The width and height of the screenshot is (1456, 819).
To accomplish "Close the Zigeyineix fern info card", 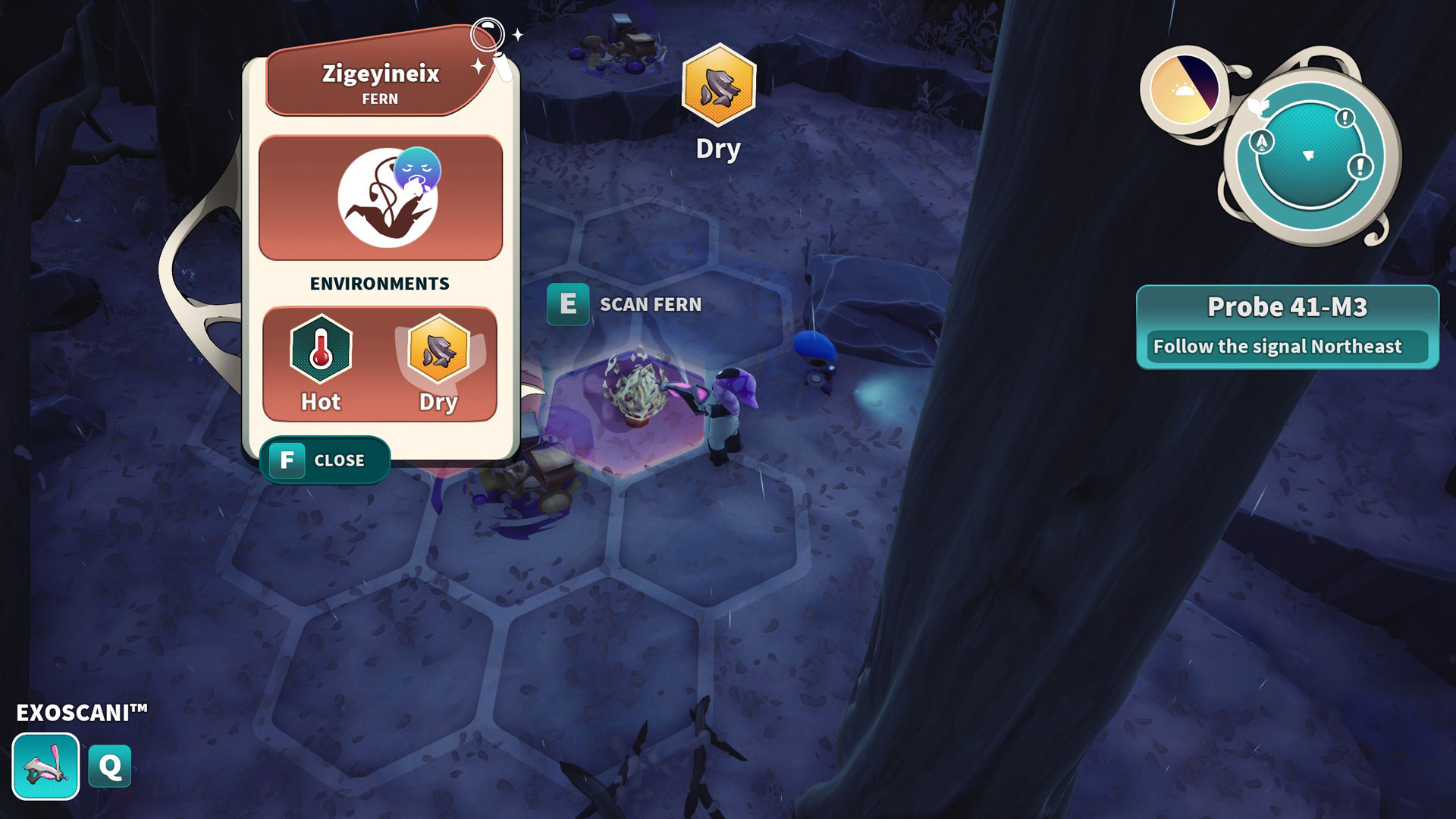I will (325, 460).
